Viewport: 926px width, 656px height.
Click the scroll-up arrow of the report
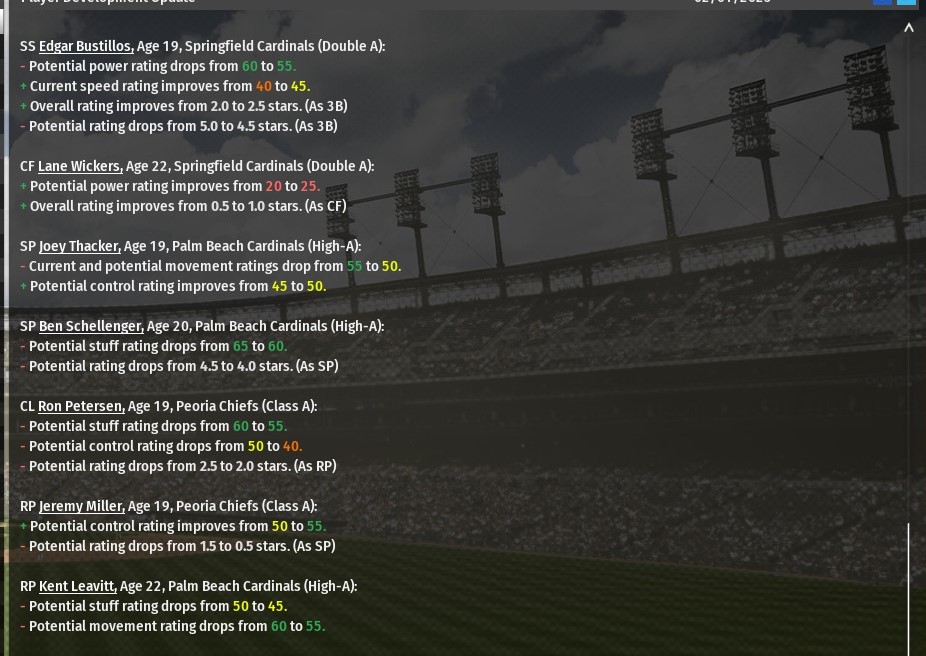(909, 29)
